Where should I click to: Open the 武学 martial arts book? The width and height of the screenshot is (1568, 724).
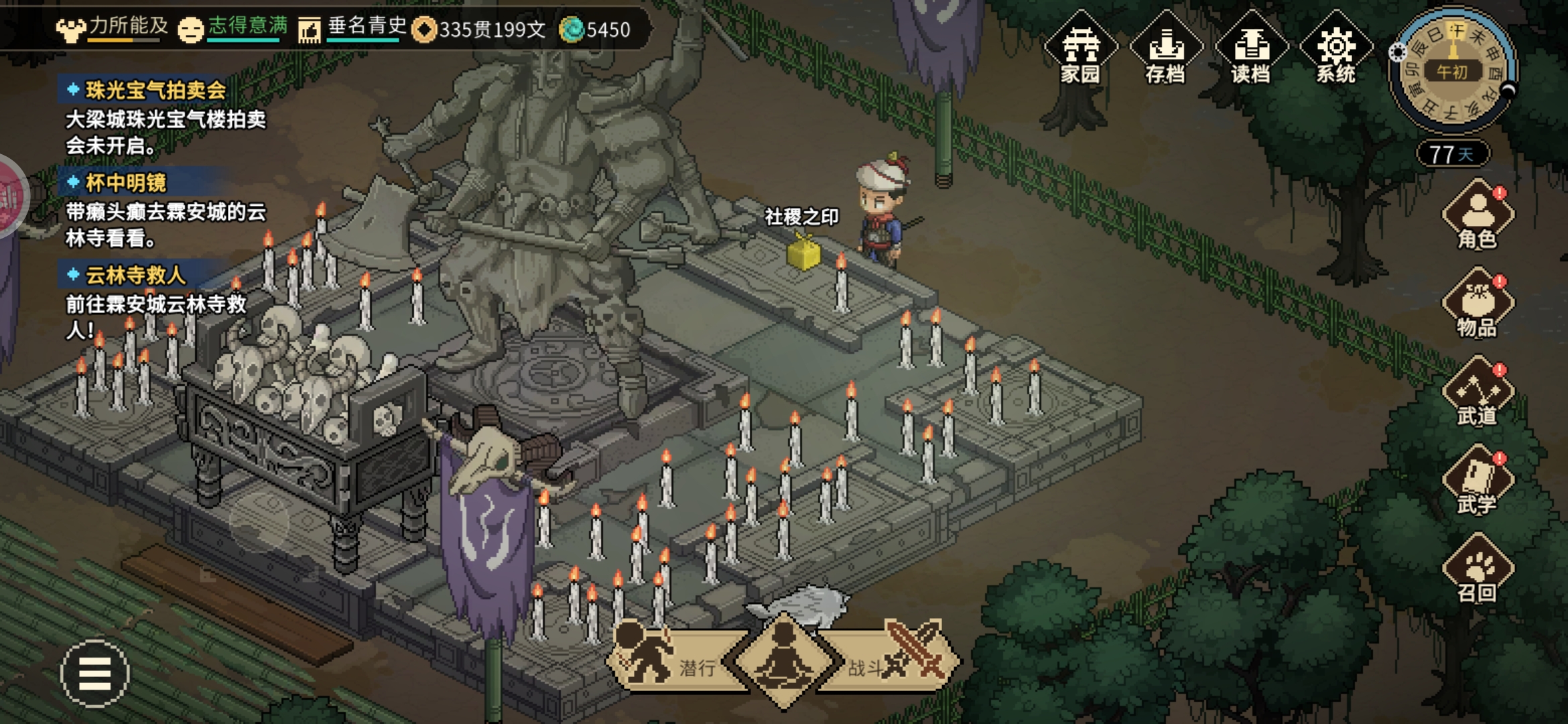pos(1477,481)
